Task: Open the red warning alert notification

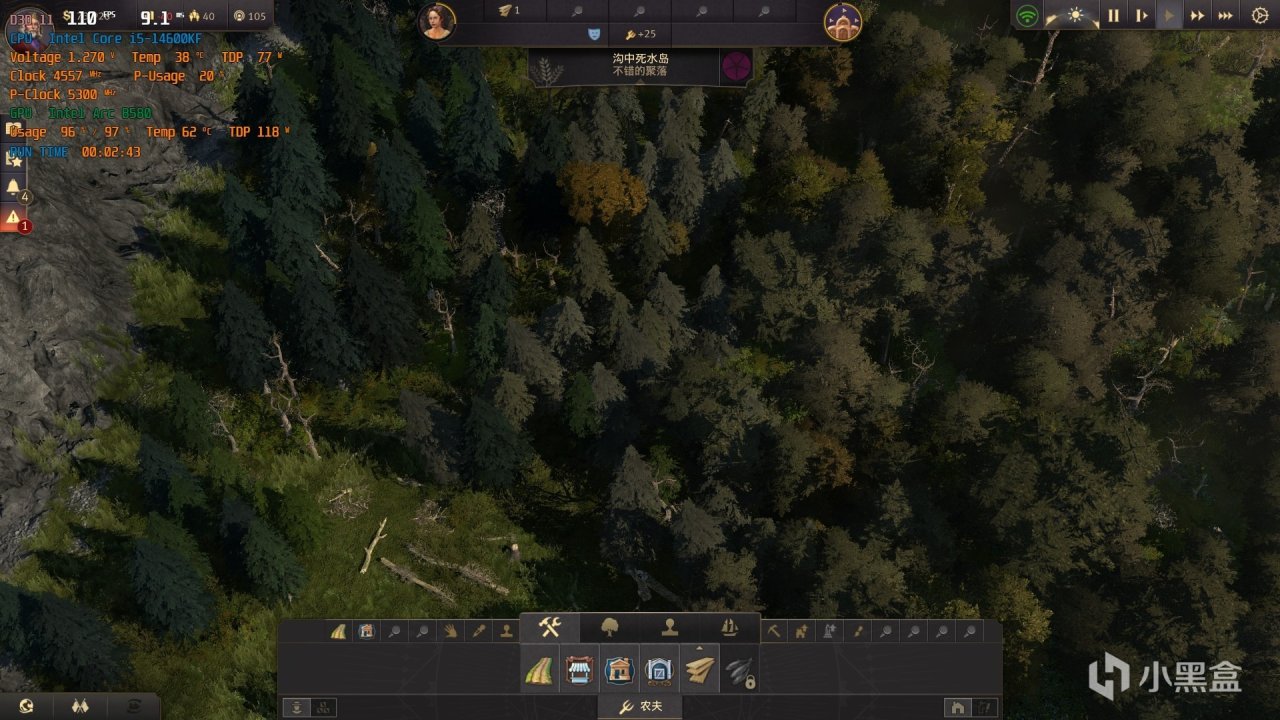Action: click(x=14, y=217)
